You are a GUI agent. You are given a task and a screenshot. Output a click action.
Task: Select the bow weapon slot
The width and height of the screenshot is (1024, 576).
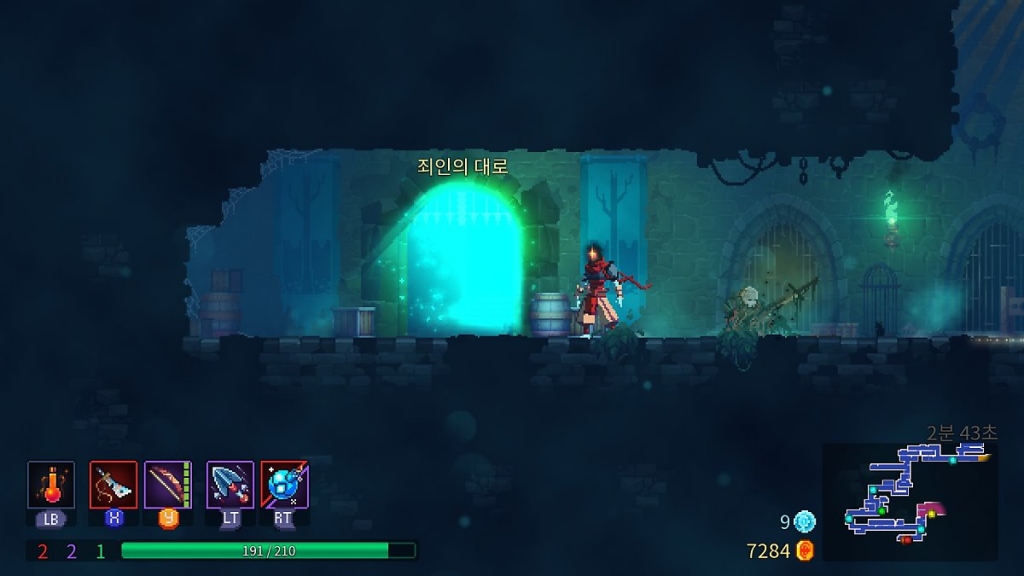tap(168, 485)
